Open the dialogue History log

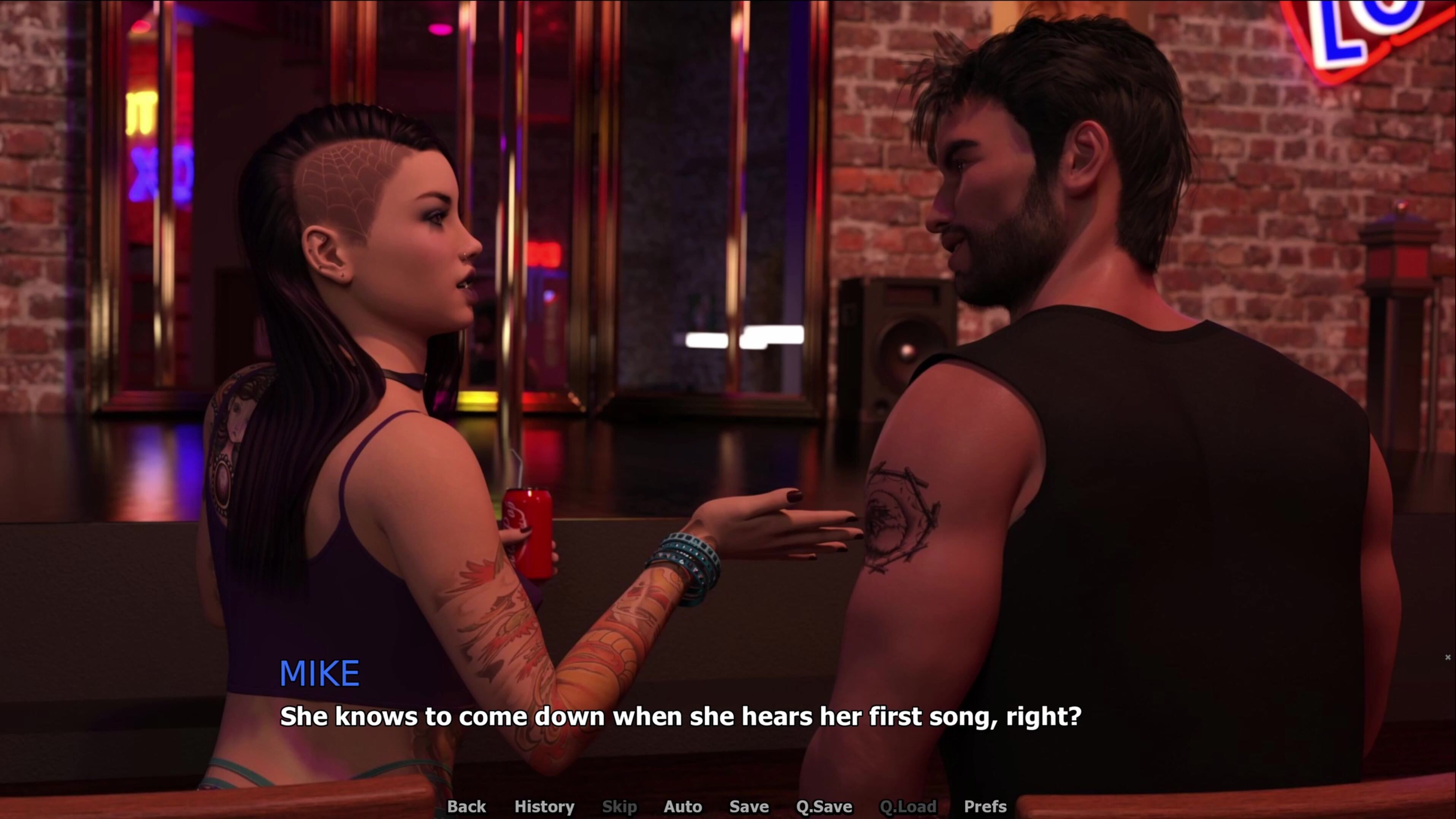click(x=544, y=806)
